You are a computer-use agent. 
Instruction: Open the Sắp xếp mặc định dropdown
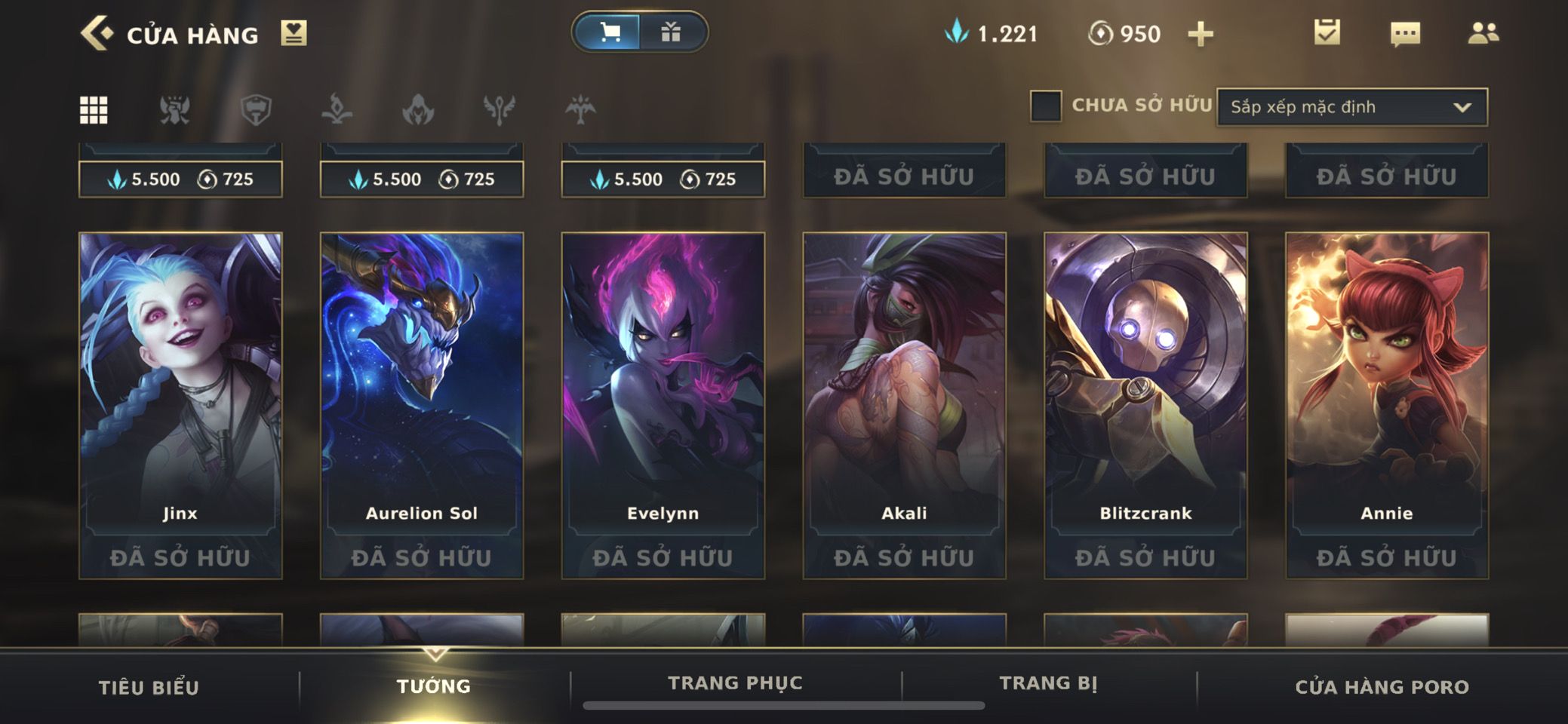point(1351,107)
